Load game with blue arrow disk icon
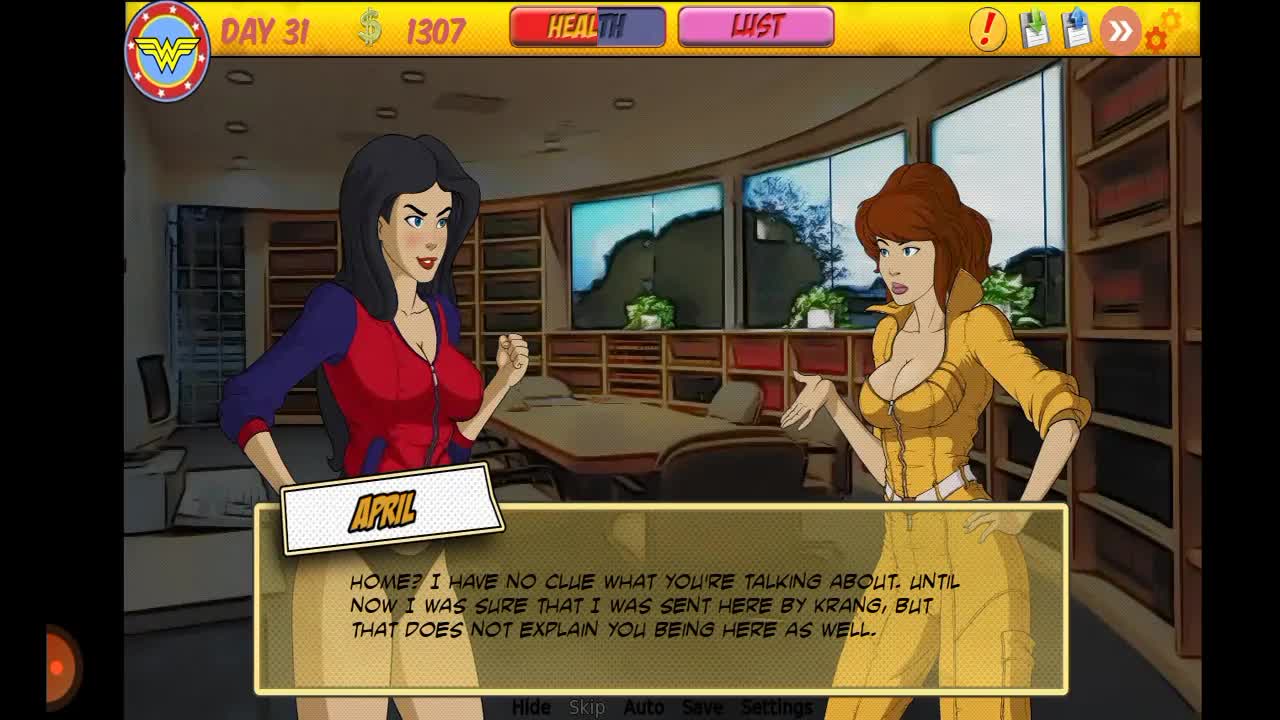The height and width of the screenshot is (720, 1280). [x=1077, y=30]
